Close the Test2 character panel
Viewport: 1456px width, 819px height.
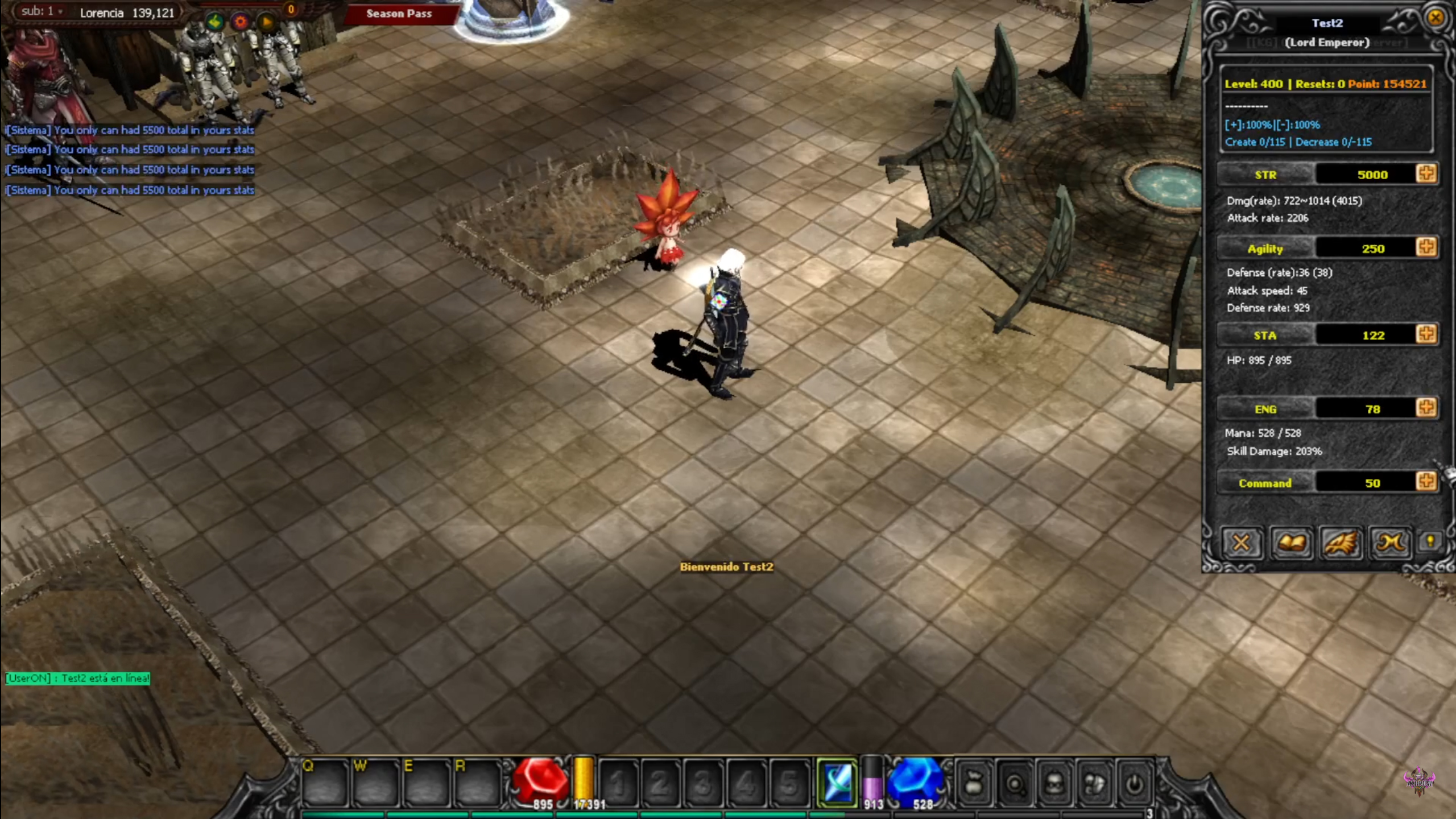pyautogui.click(x=1435, y=18)
